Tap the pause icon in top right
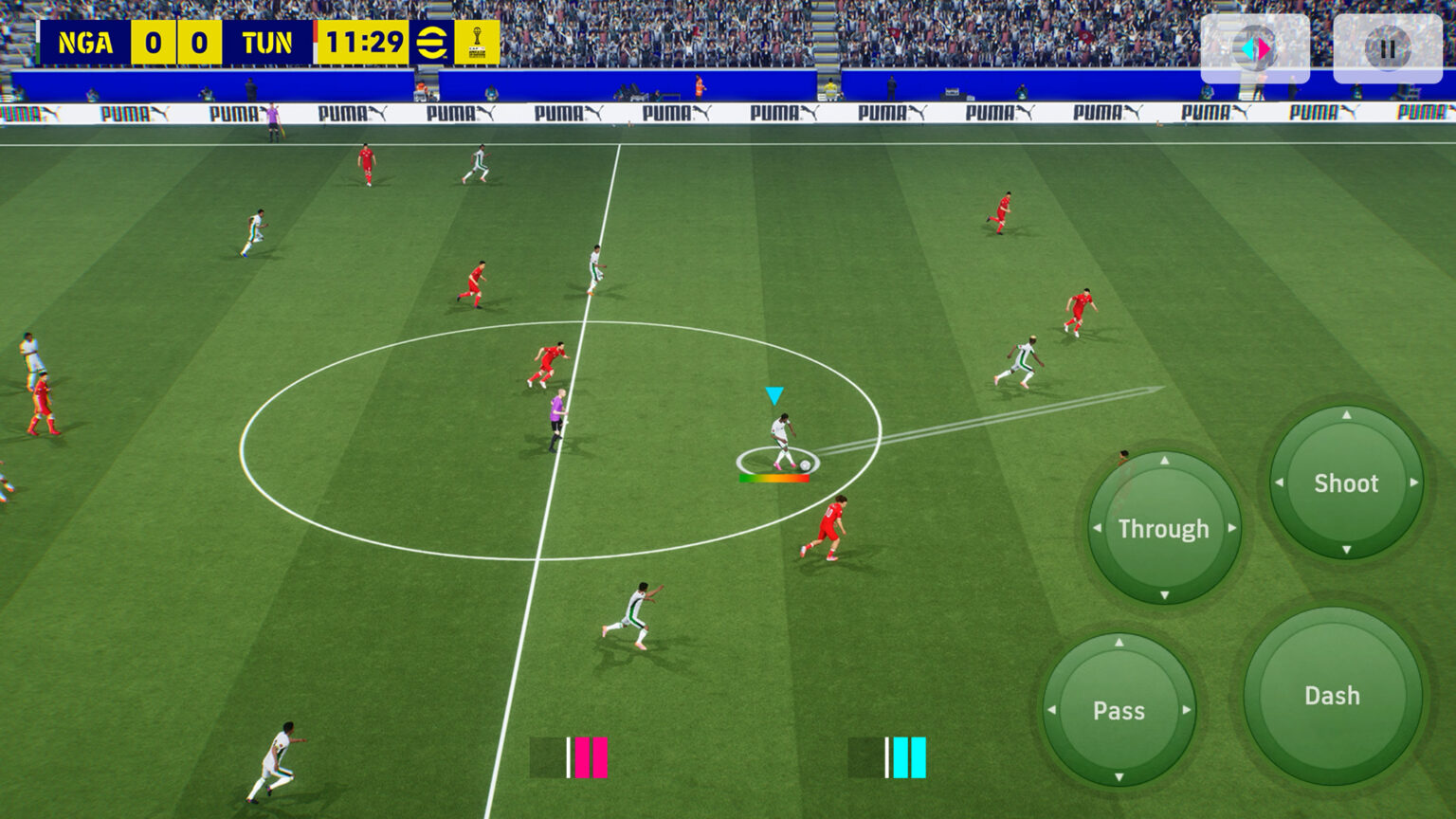 [1386, 47]
